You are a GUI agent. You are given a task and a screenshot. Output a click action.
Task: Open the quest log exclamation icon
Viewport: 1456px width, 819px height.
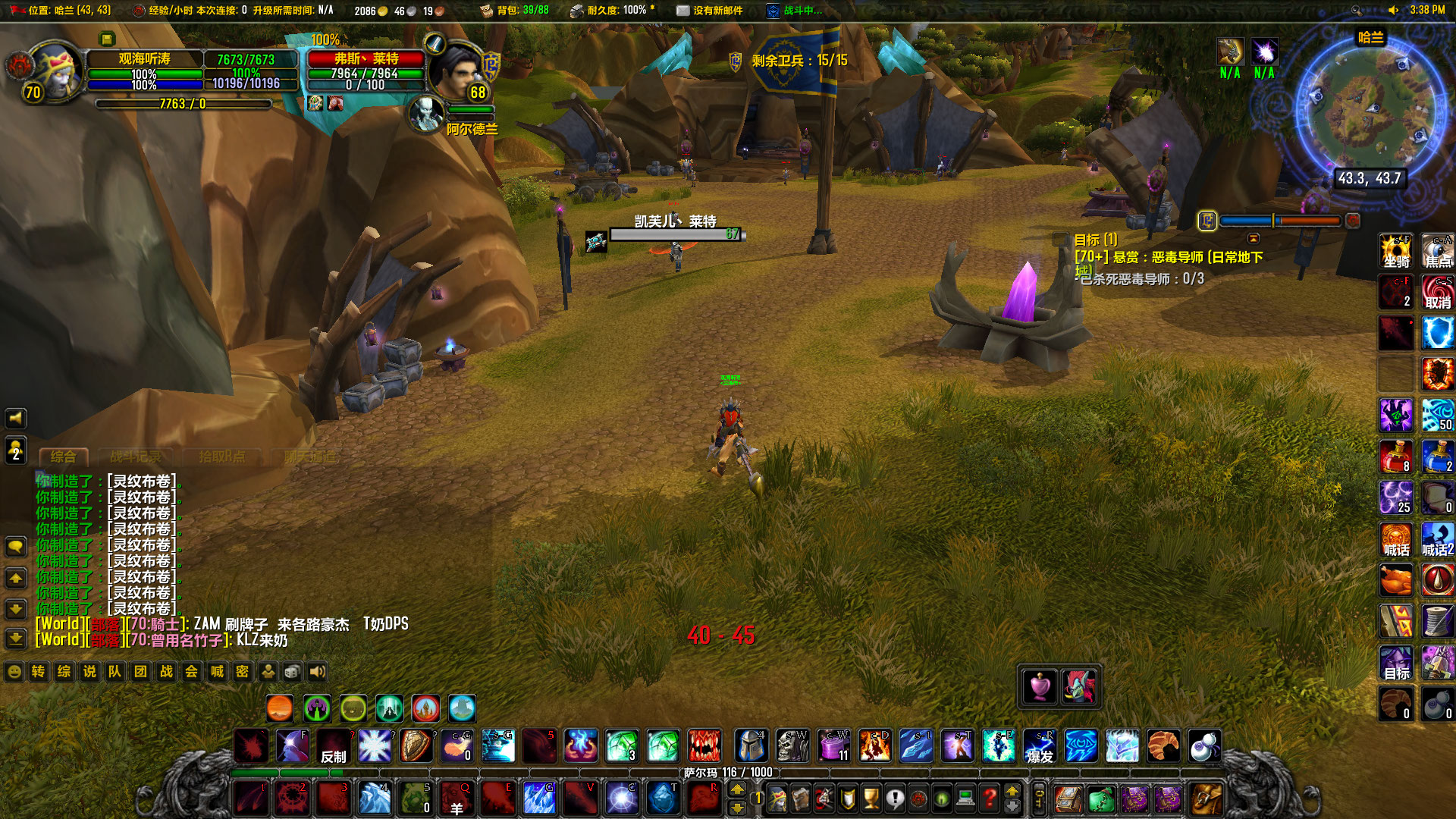tap(893, 799)
